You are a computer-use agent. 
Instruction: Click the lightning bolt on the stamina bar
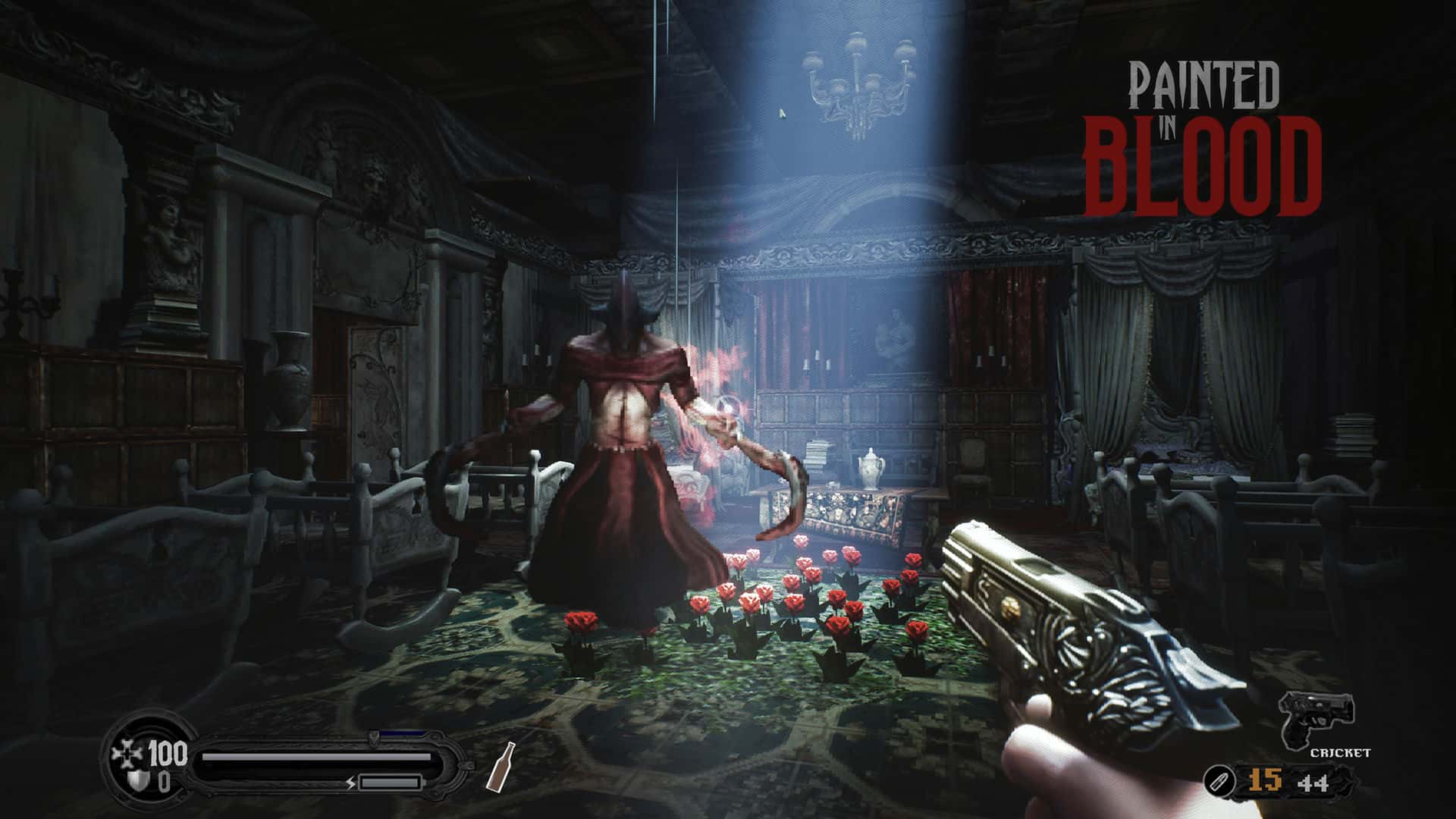click(350, 783)
